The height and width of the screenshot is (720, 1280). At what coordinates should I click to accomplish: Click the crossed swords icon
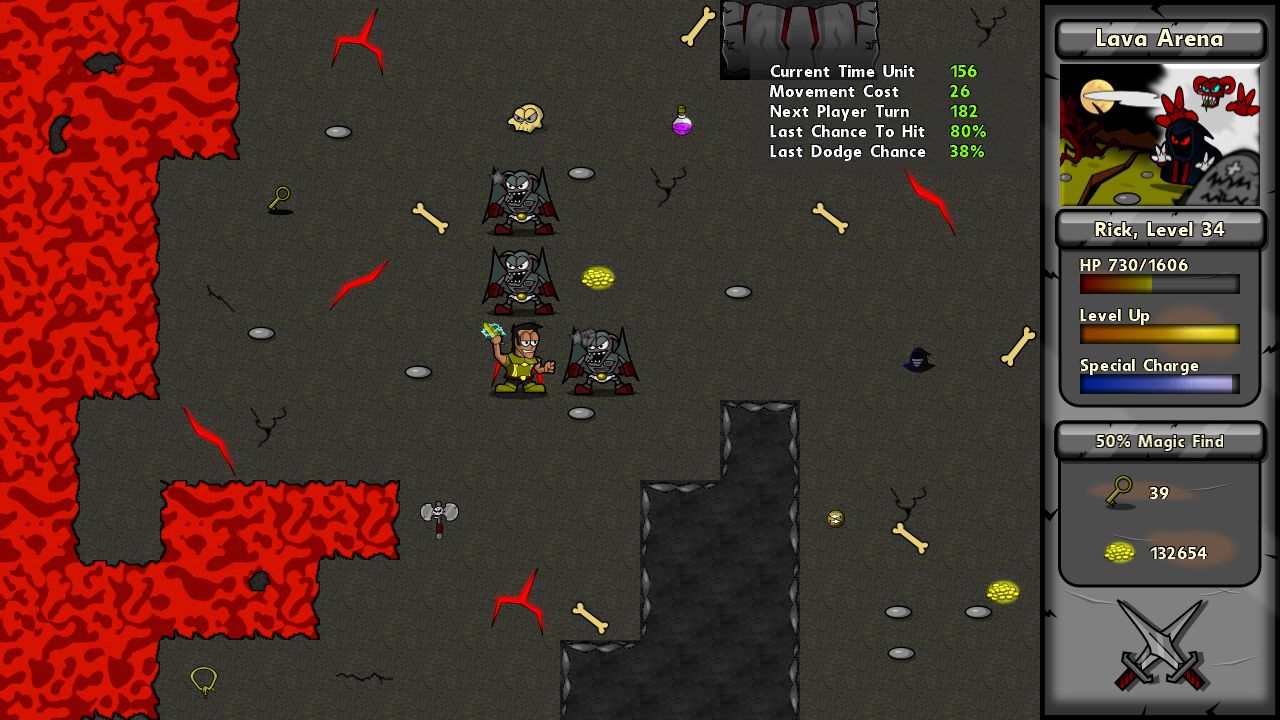click(1160, 645)
